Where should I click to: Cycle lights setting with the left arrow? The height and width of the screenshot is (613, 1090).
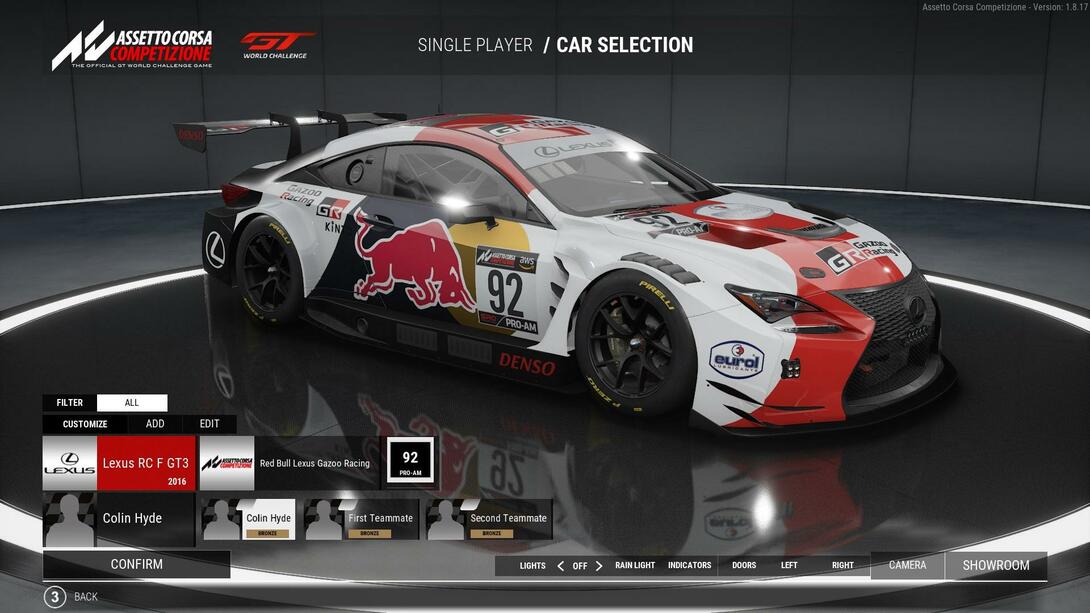coord(560,566)
